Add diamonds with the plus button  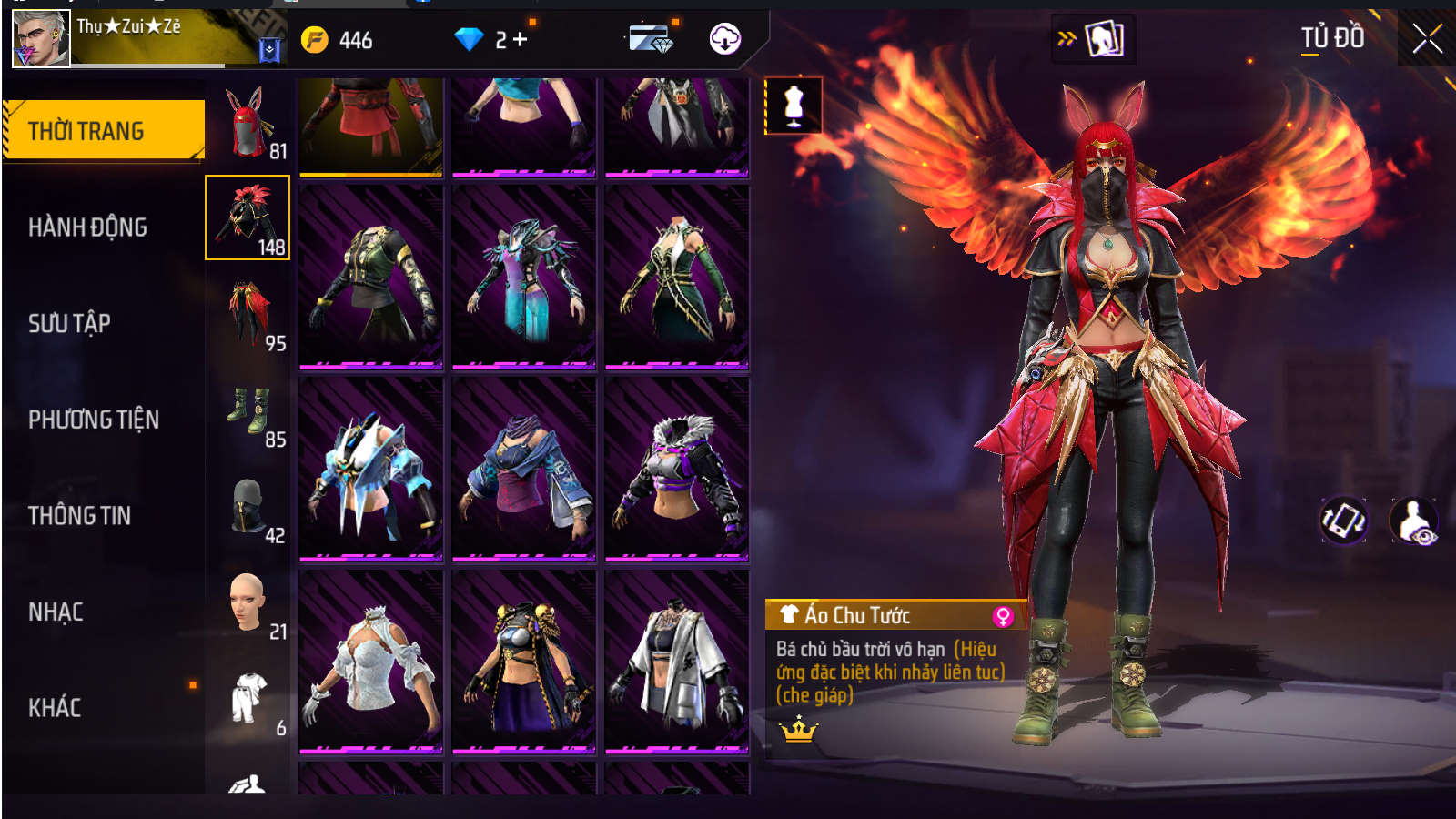pos(521,39)
